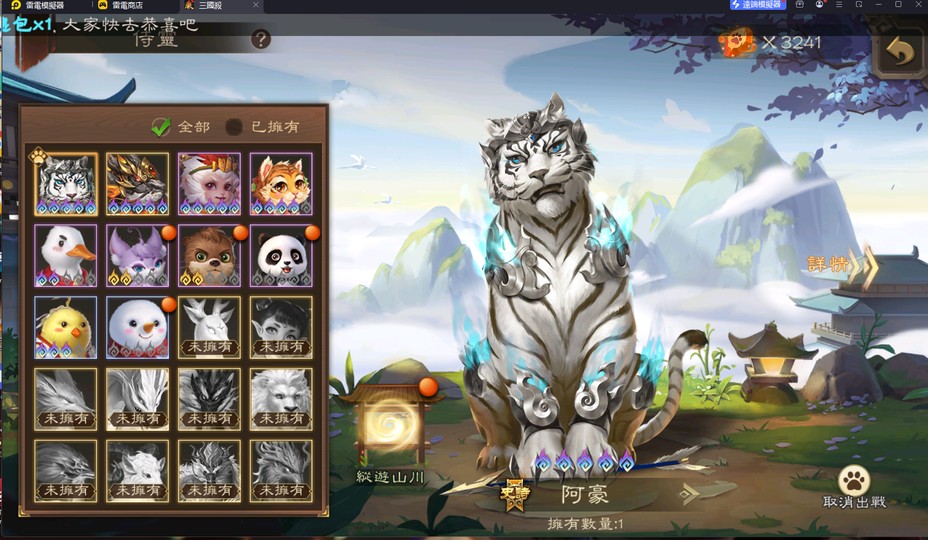This screenshot has height=540, width=928.
Task: Choose the white goose pet portrait
Action: pyautogui.click(x=66, y=255)
